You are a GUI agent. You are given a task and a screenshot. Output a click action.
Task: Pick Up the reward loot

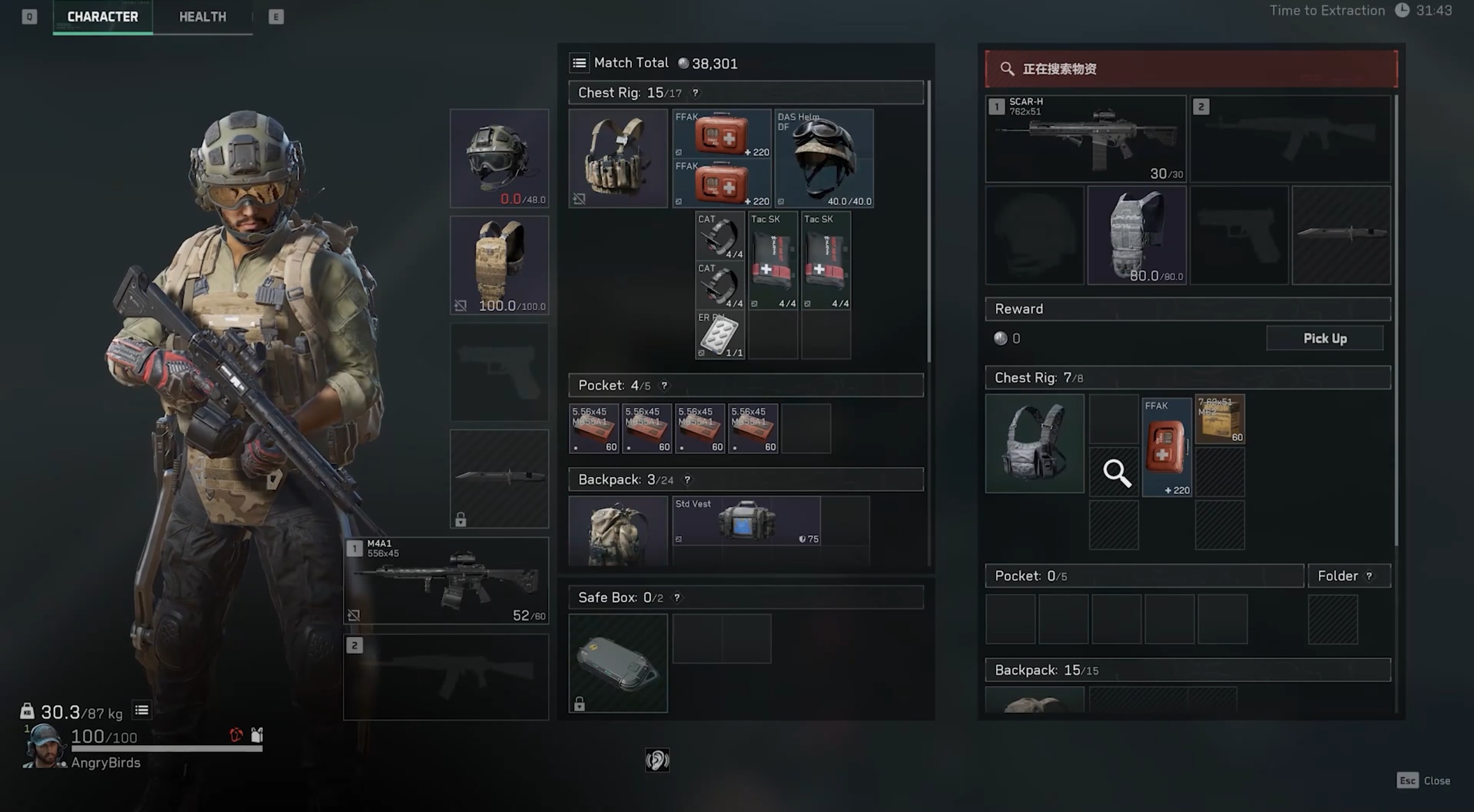click(1324, 338)
